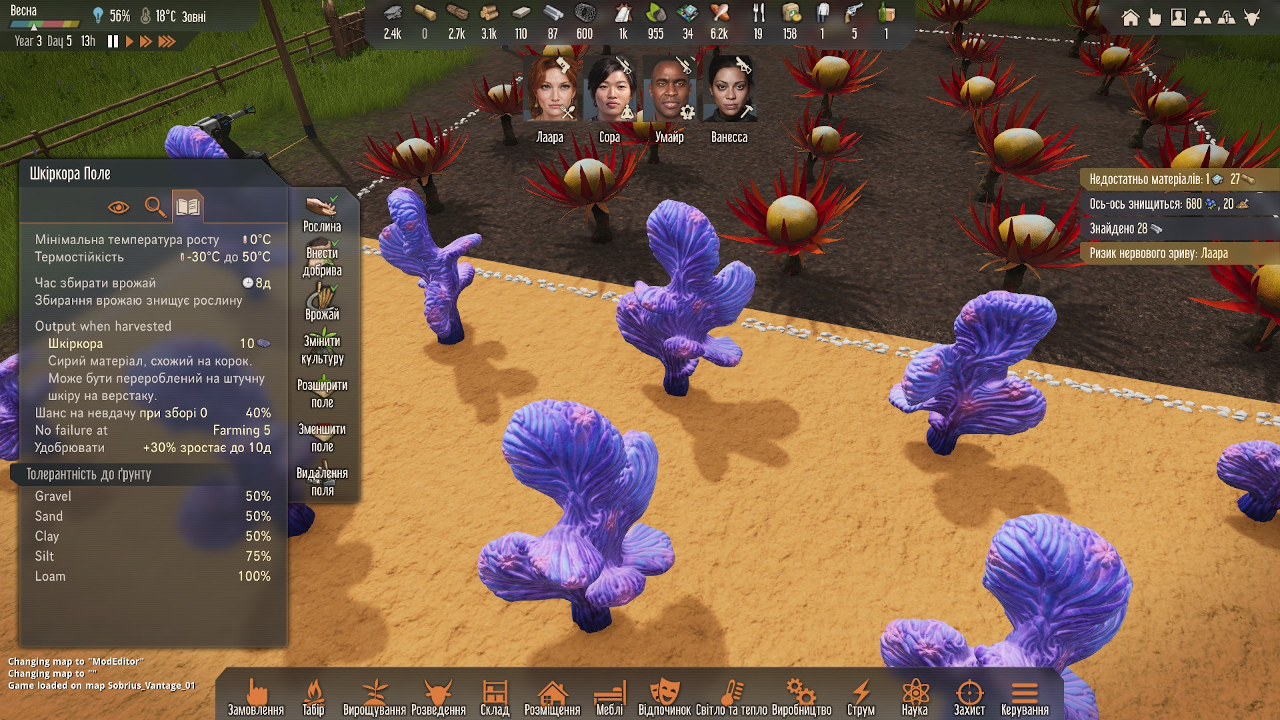Click the Ризик нервового зриву: Лаара alert
This screenshot has width=1280, height=720.
coord(1159,253)
